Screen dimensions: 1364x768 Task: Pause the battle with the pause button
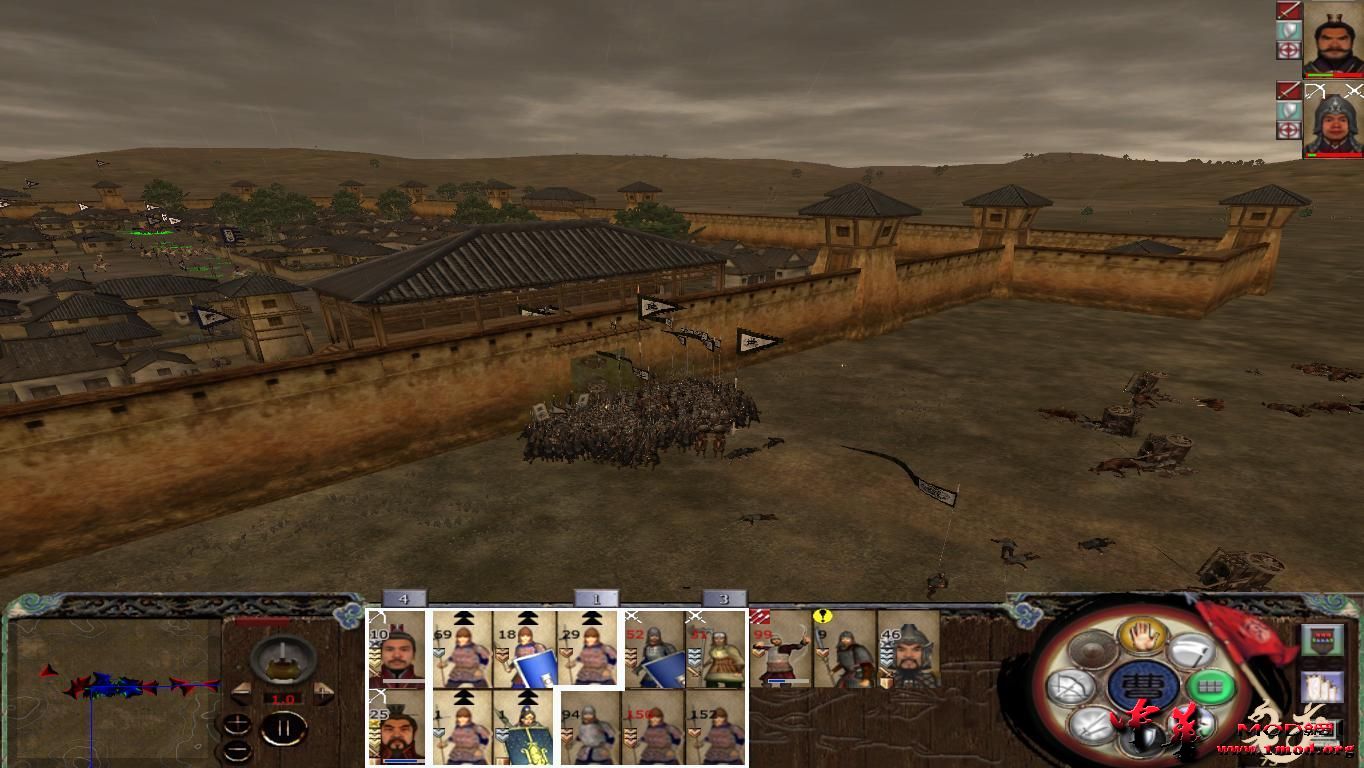[283, 727]
